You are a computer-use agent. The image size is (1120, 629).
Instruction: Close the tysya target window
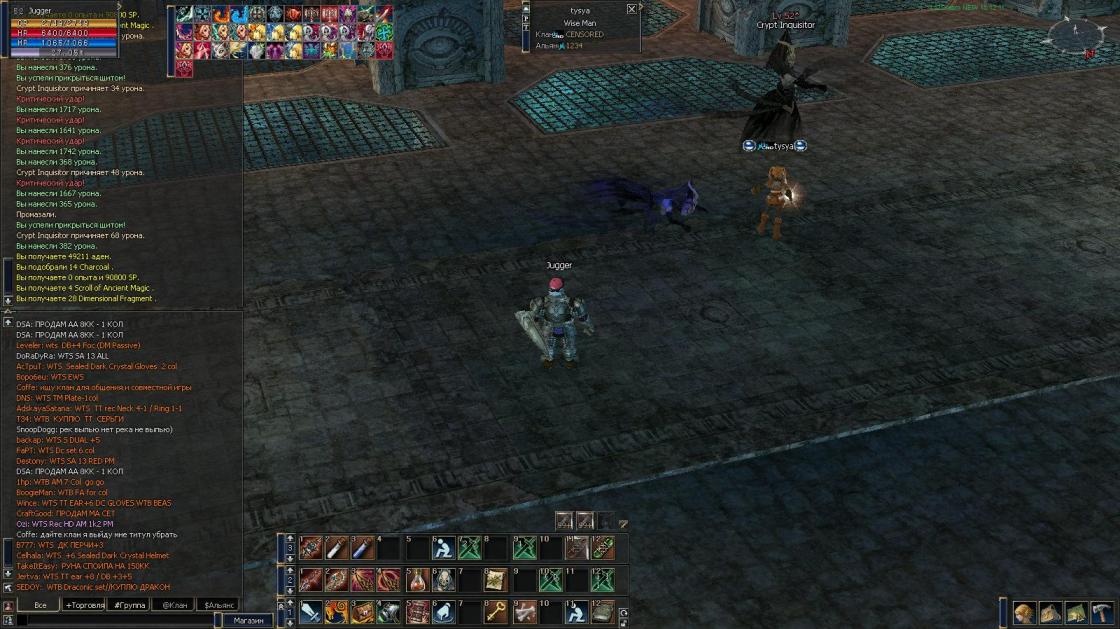click(631, 9)
